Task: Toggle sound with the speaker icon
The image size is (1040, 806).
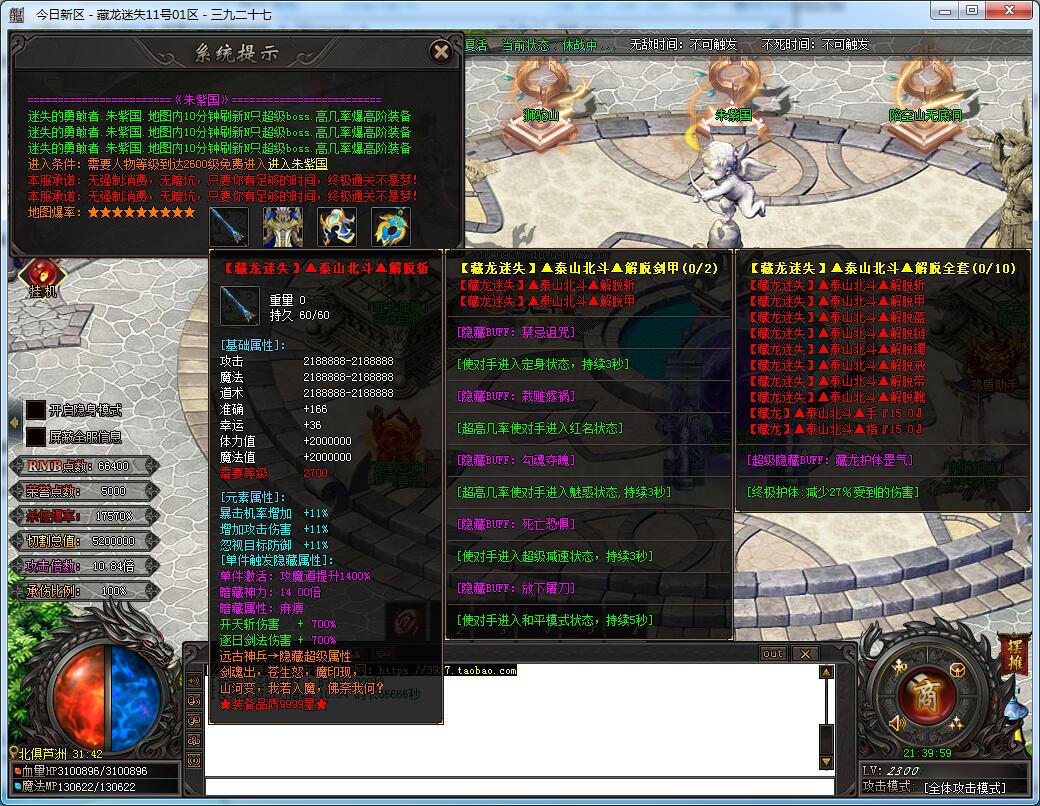Action: (898, 723)
